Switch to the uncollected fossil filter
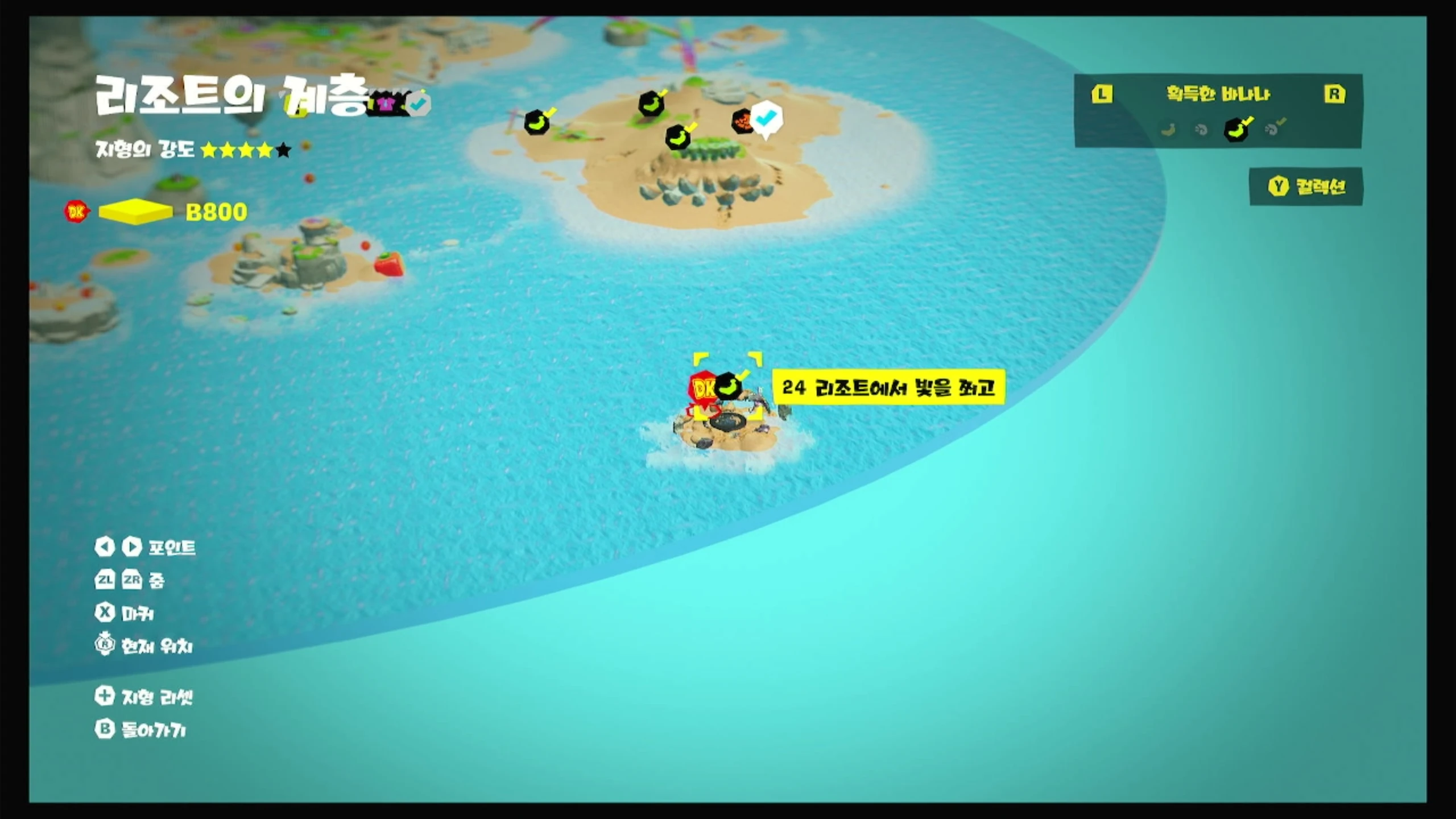This screenshot has width=1456, height=819. (x=1201, y=130)
